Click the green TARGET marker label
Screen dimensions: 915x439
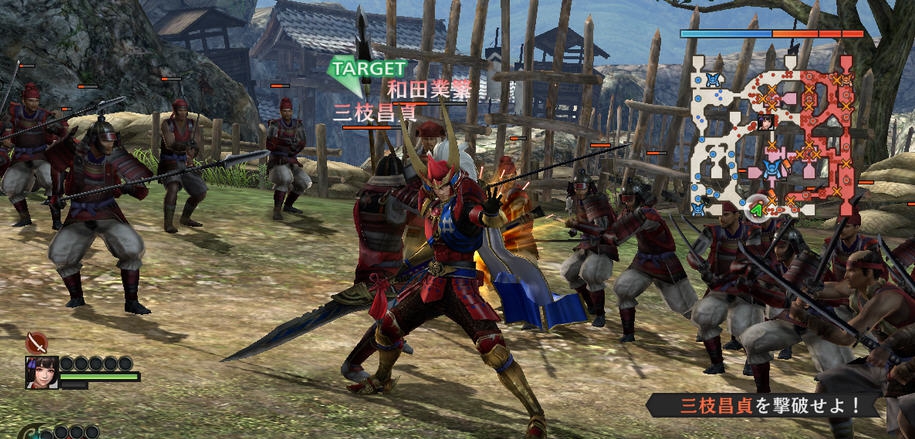click(x=369, y=68)
